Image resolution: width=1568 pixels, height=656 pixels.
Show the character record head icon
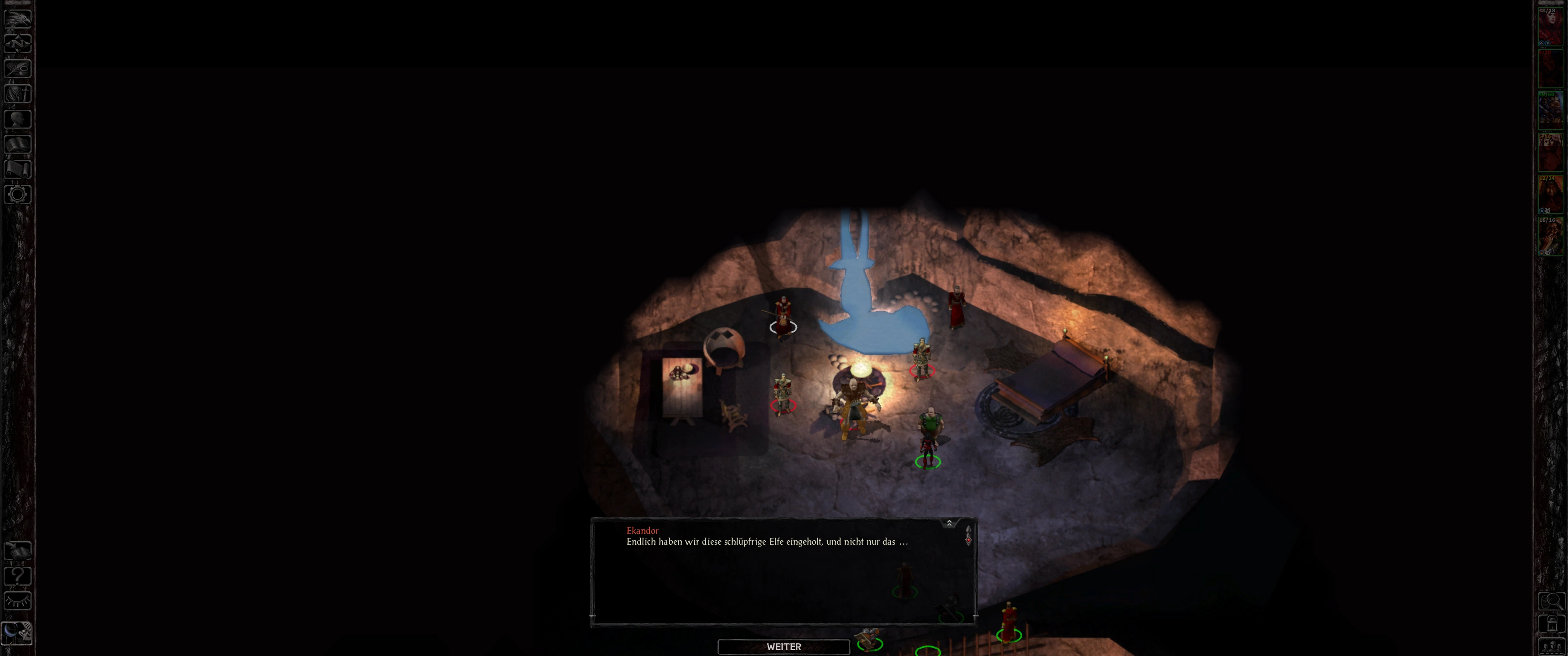(18, 118)
